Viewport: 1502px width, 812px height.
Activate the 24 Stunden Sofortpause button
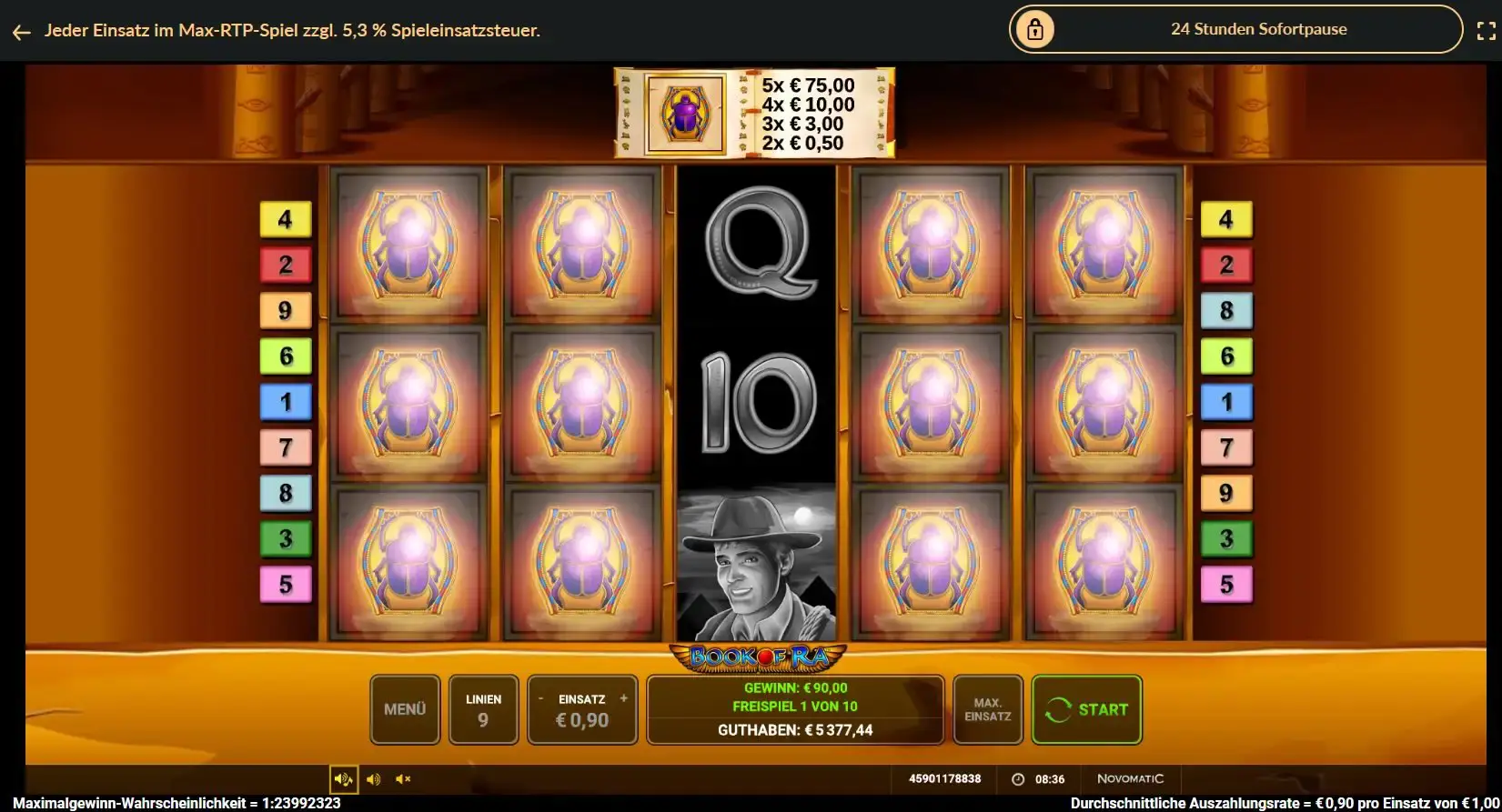(1235, 29)
